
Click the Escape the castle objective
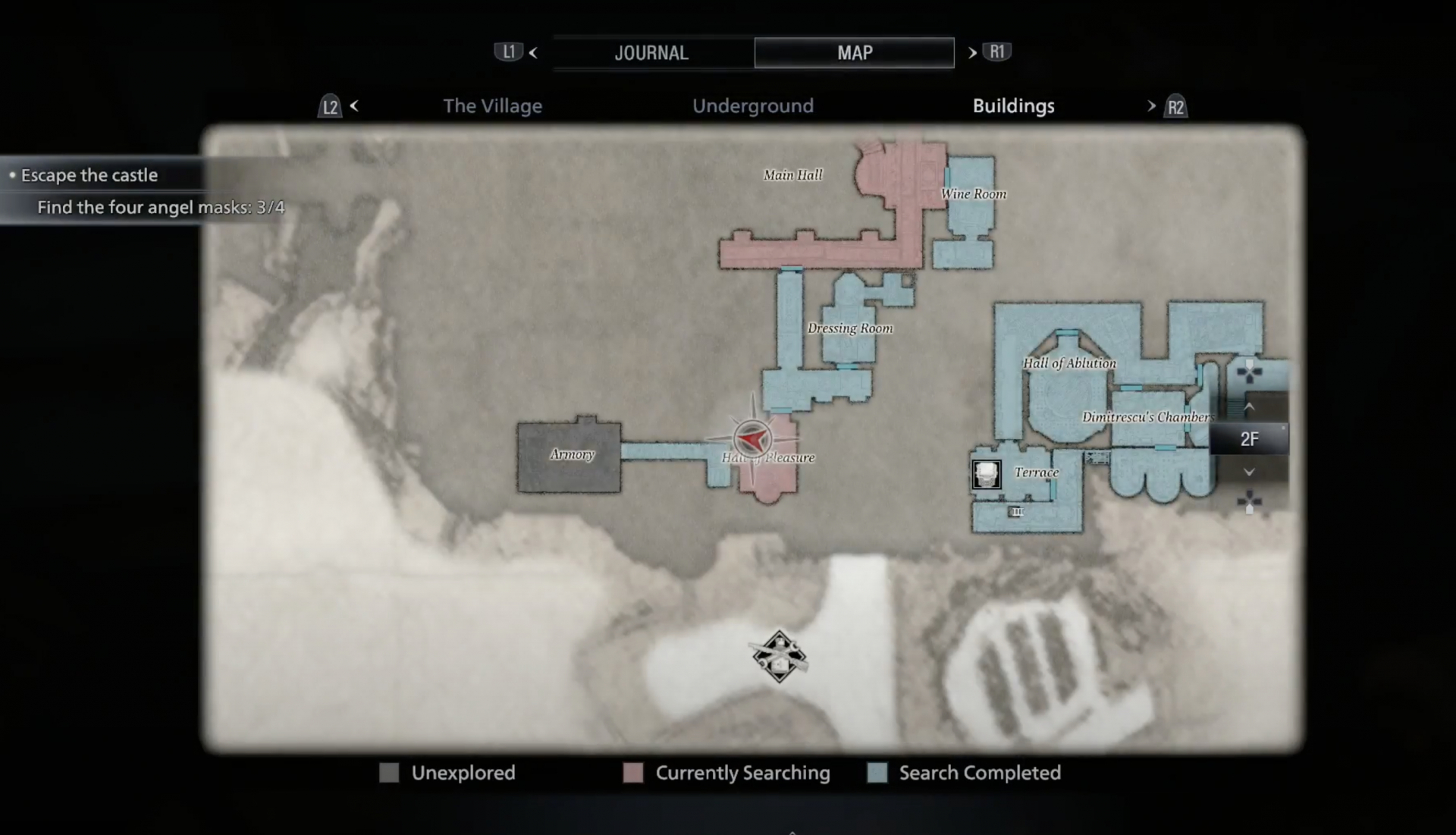pos(89,174)
